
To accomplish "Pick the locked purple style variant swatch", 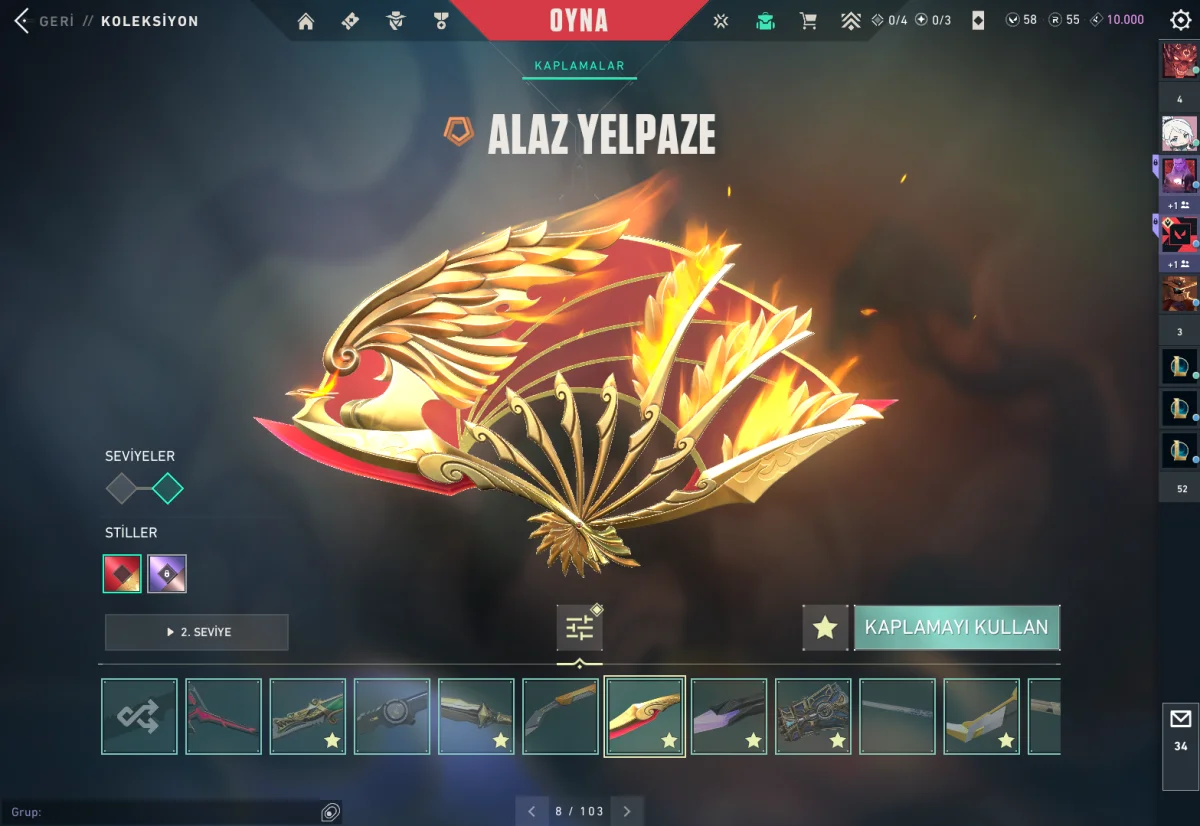I will (x=167, y=574).
